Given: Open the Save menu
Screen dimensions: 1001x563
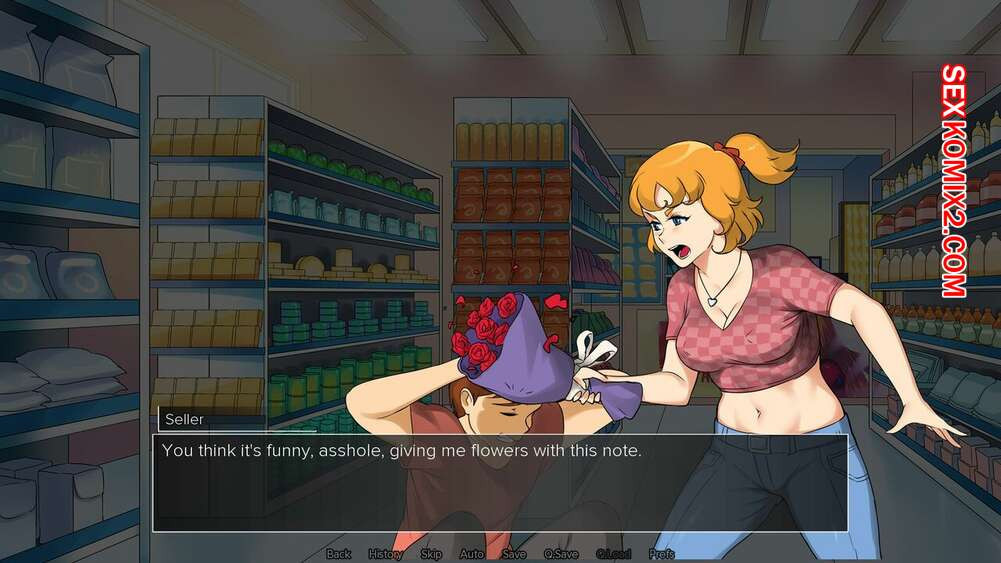Looking at the screenshot, I should pyautogui.click(x=514, y=554).
